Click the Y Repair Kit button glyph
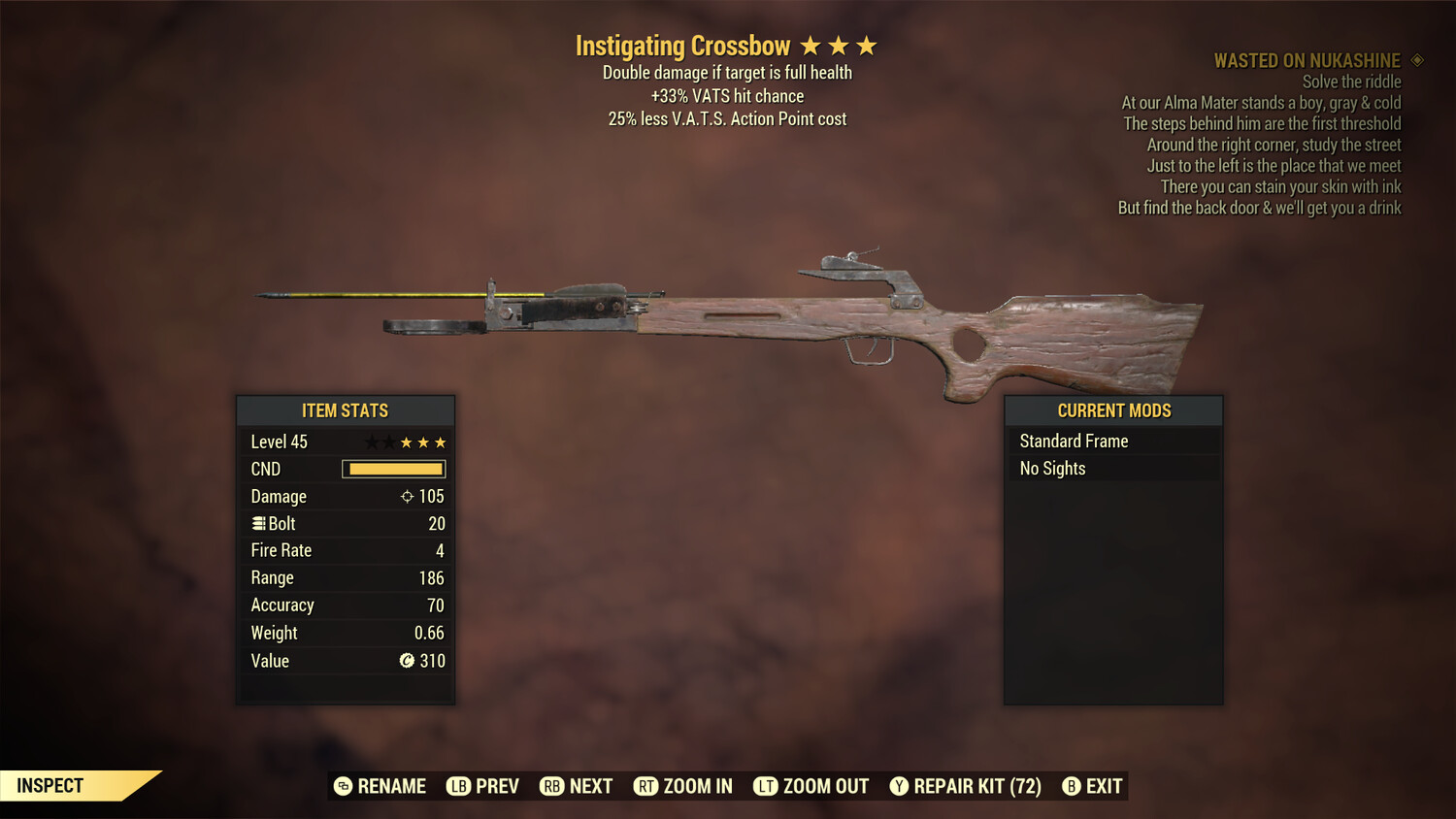Image resolution: width=1456 pixels, height=819 pixels. [899, 786]
